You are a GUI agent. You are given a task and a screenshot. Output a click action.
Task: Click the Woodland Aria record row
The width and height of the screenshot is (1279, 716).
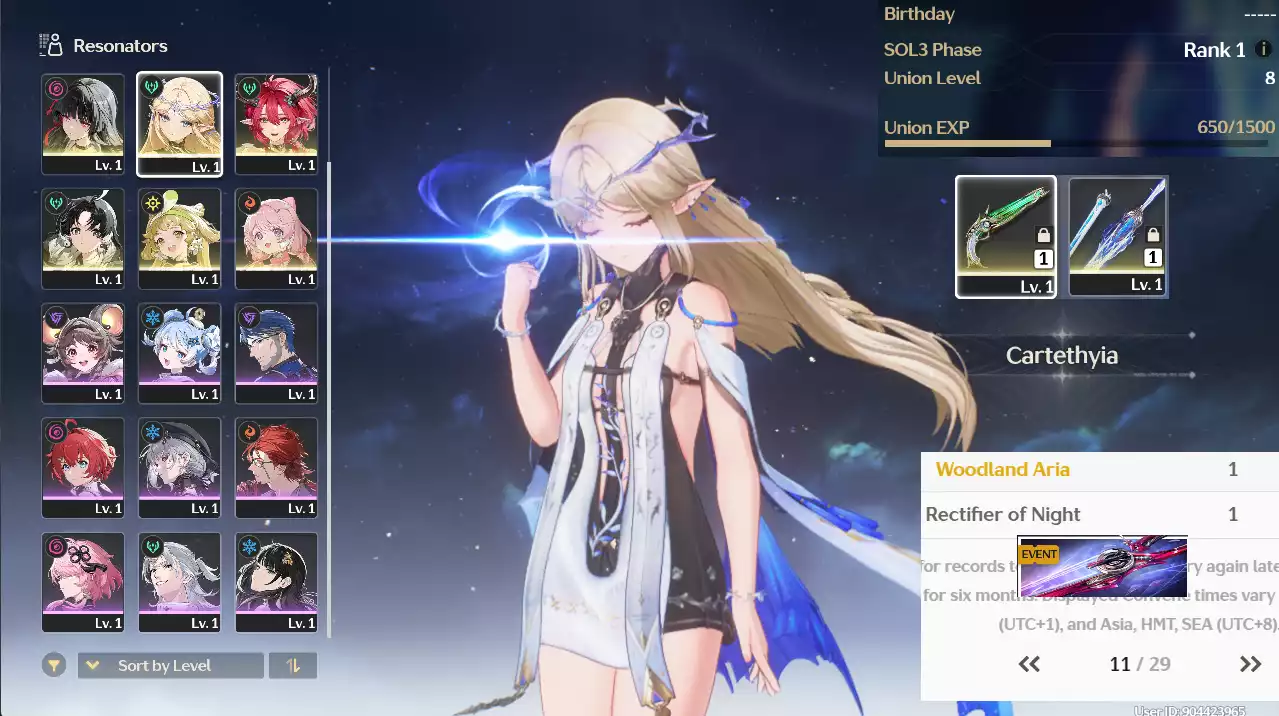pos(1099,469)
